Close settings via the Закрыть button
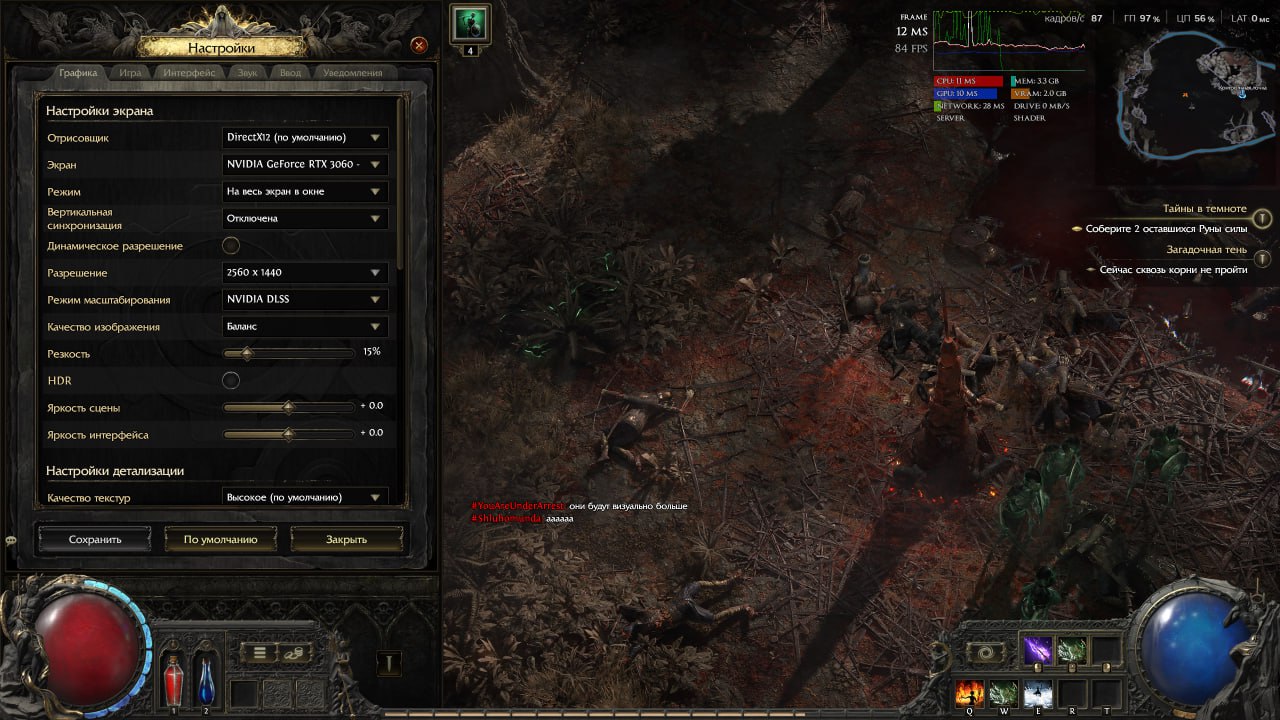The width and height of the screenshot is (1280, 720). 346,539
